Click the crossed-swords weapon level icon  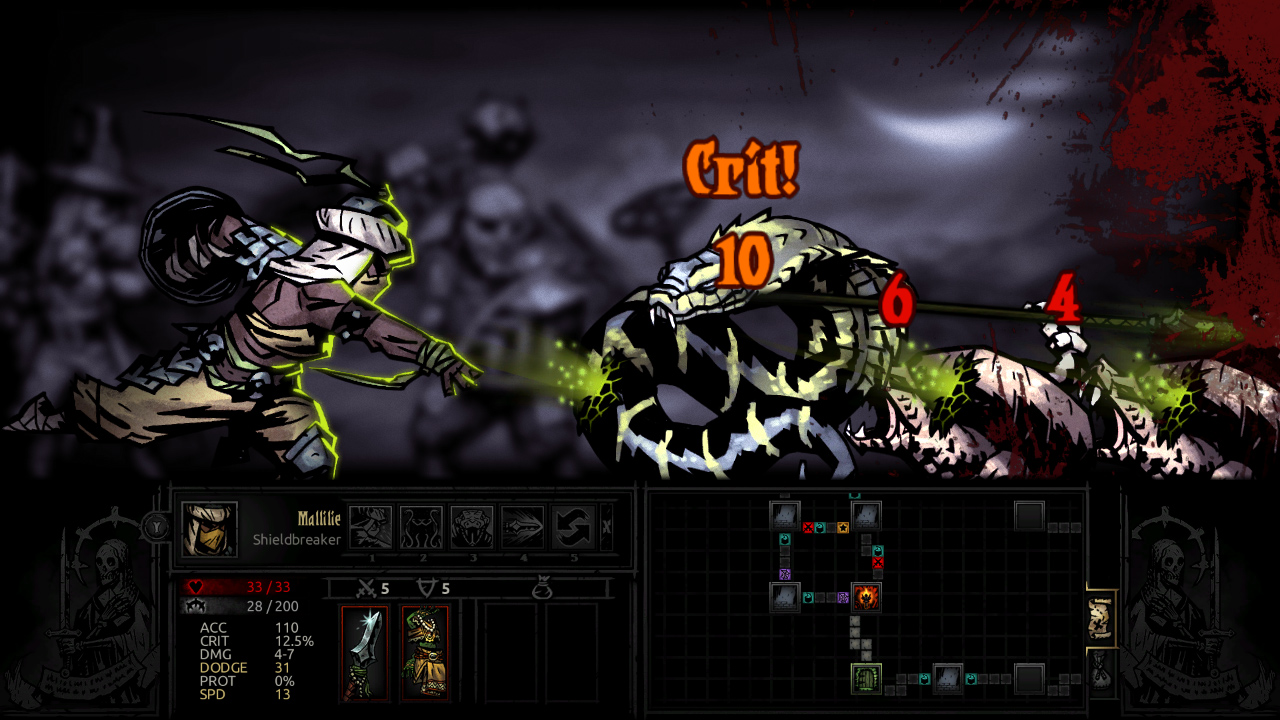(x=365, y=588)
